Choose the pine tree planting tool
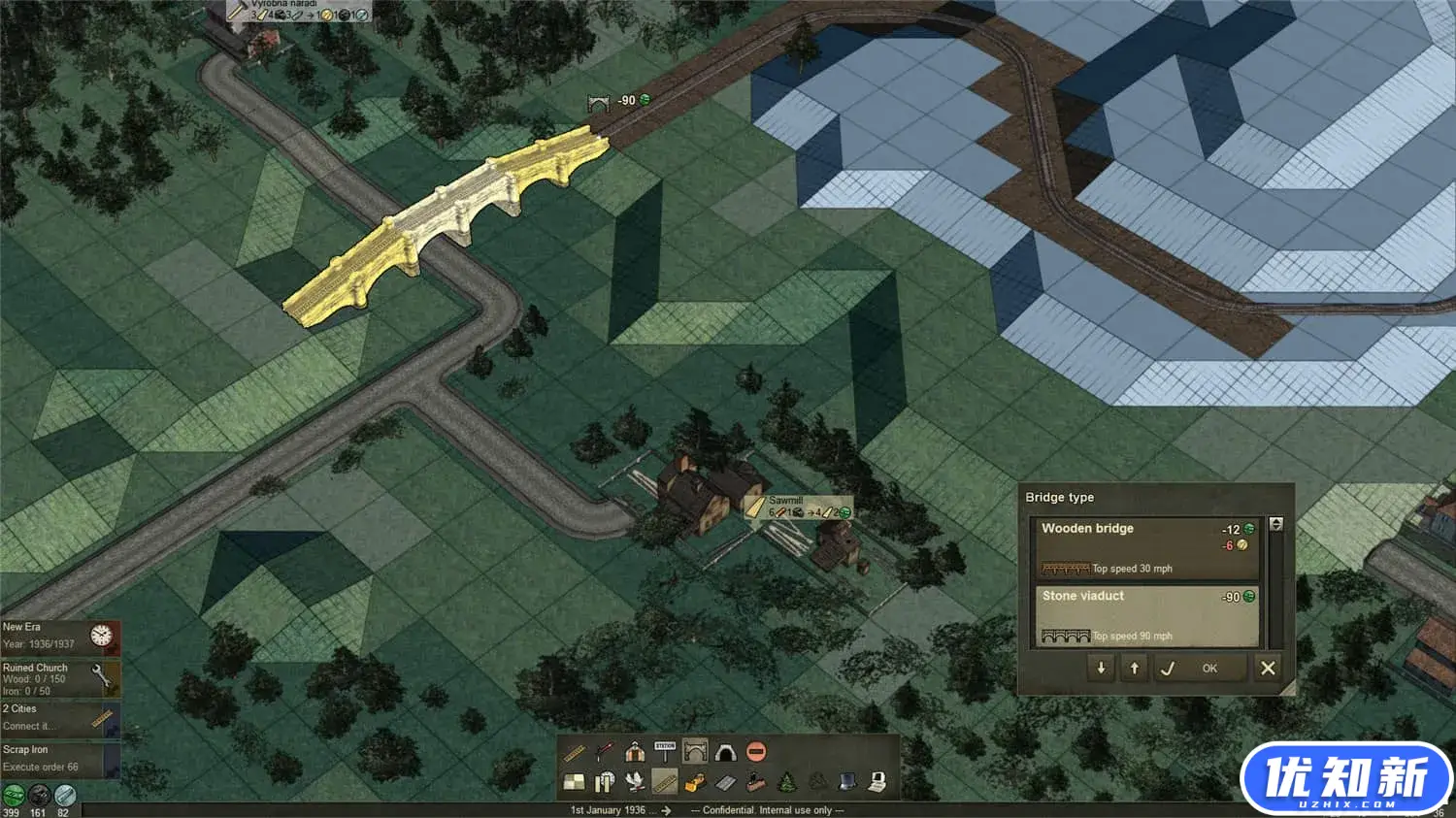 pyautogui.click(x=786, y=782)
